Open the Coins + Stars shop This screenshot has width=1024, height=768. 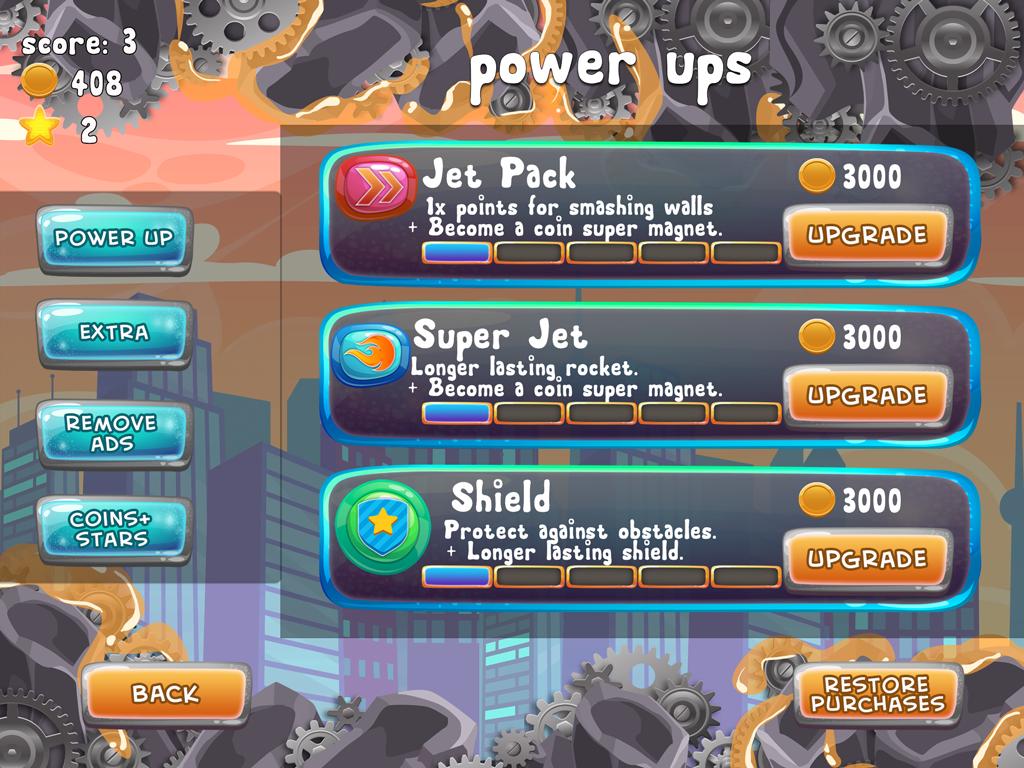tap(112, 529)
